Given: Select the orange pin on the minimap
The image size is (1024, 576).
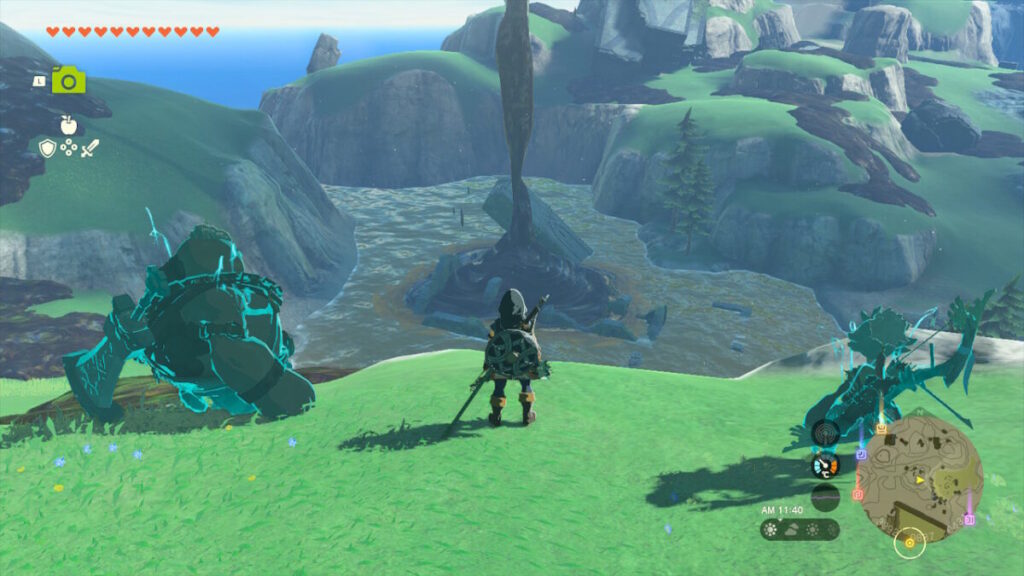Looking at the screenshot, I should 881,430.
